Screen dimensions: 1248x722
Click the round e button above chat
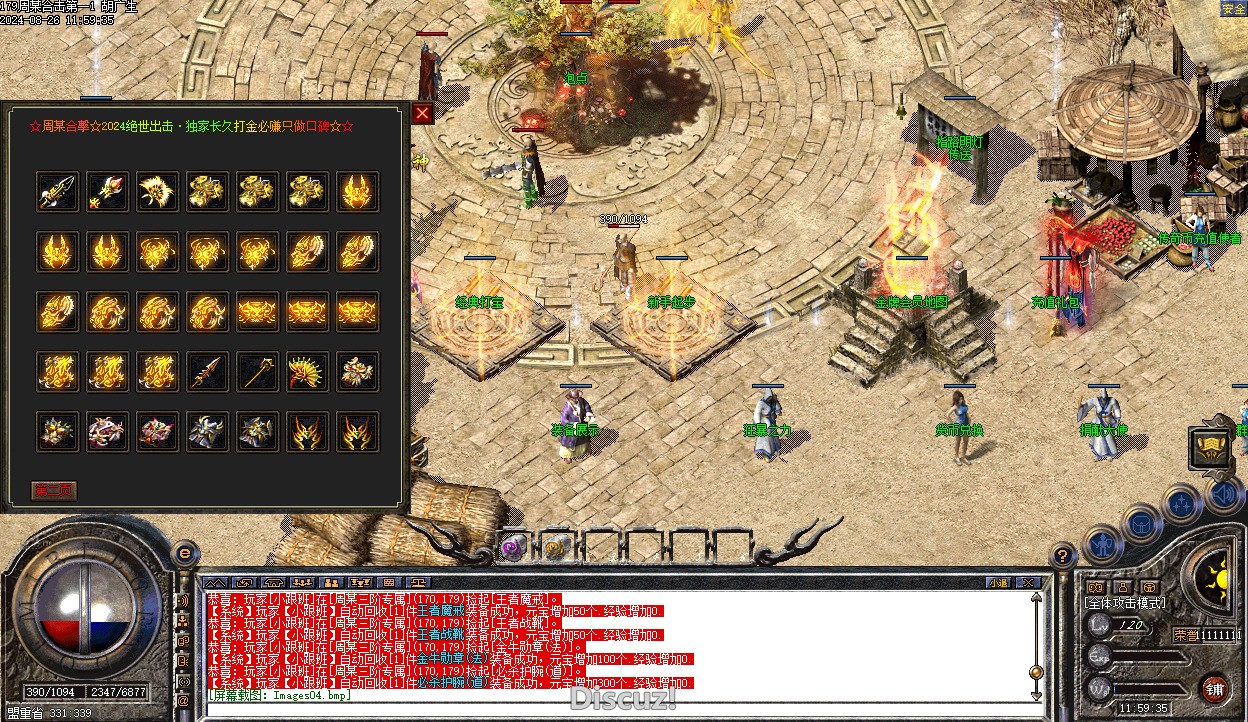pyautogui.click(x=184, y=551)
